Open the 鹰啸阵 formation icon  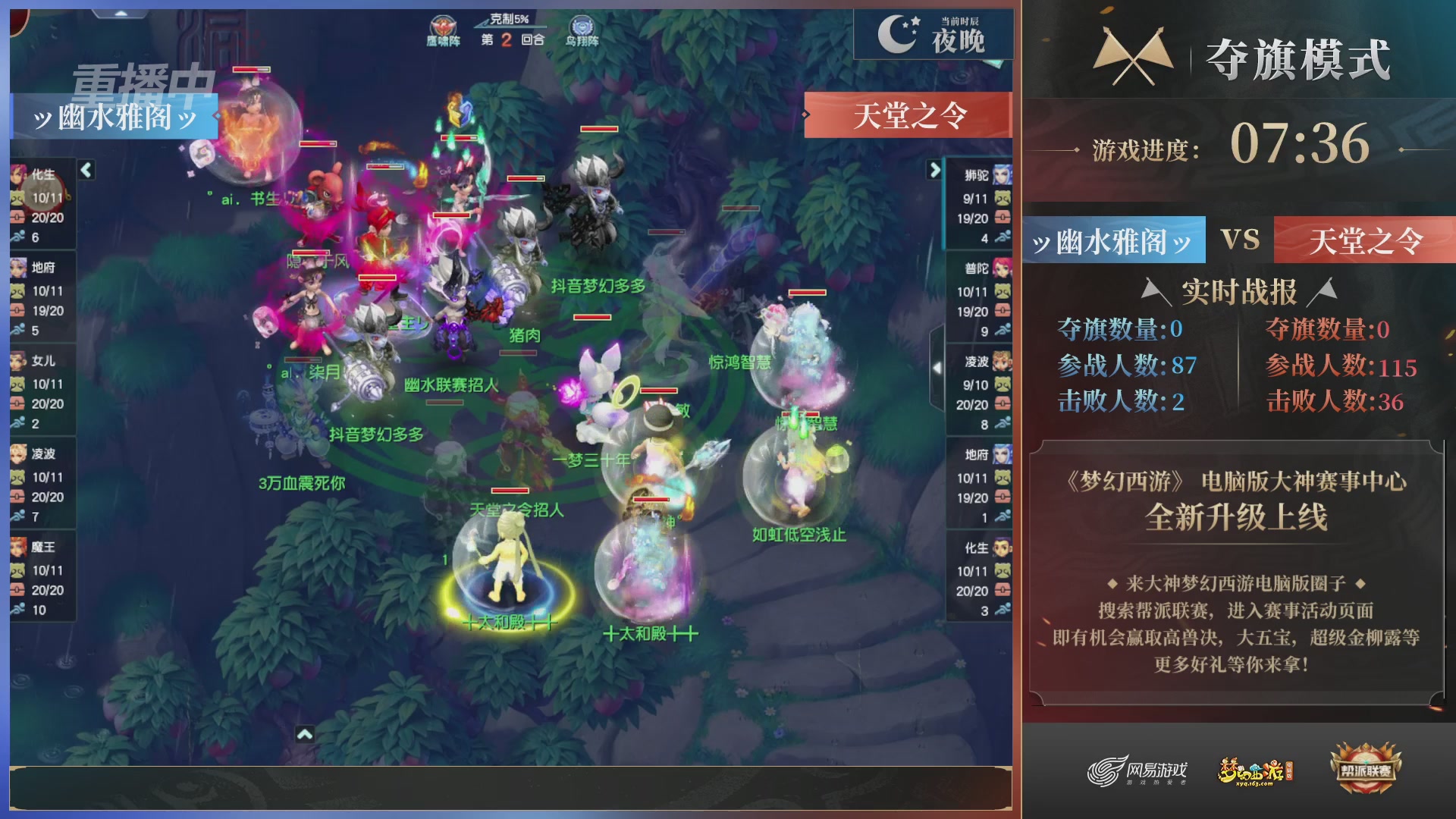[x=442, y=27]
